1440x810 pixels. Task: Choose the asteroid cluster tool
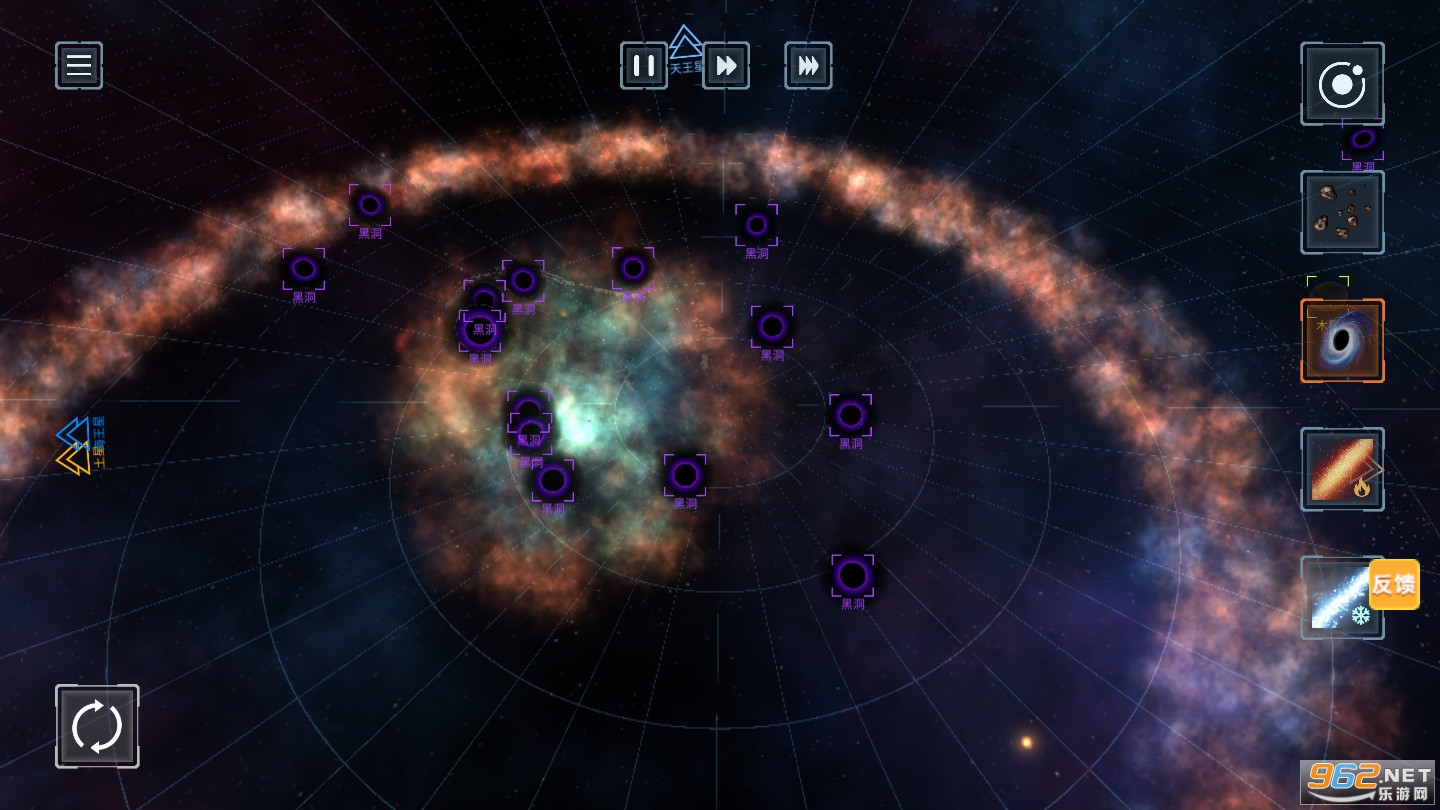pos(1342,212)
